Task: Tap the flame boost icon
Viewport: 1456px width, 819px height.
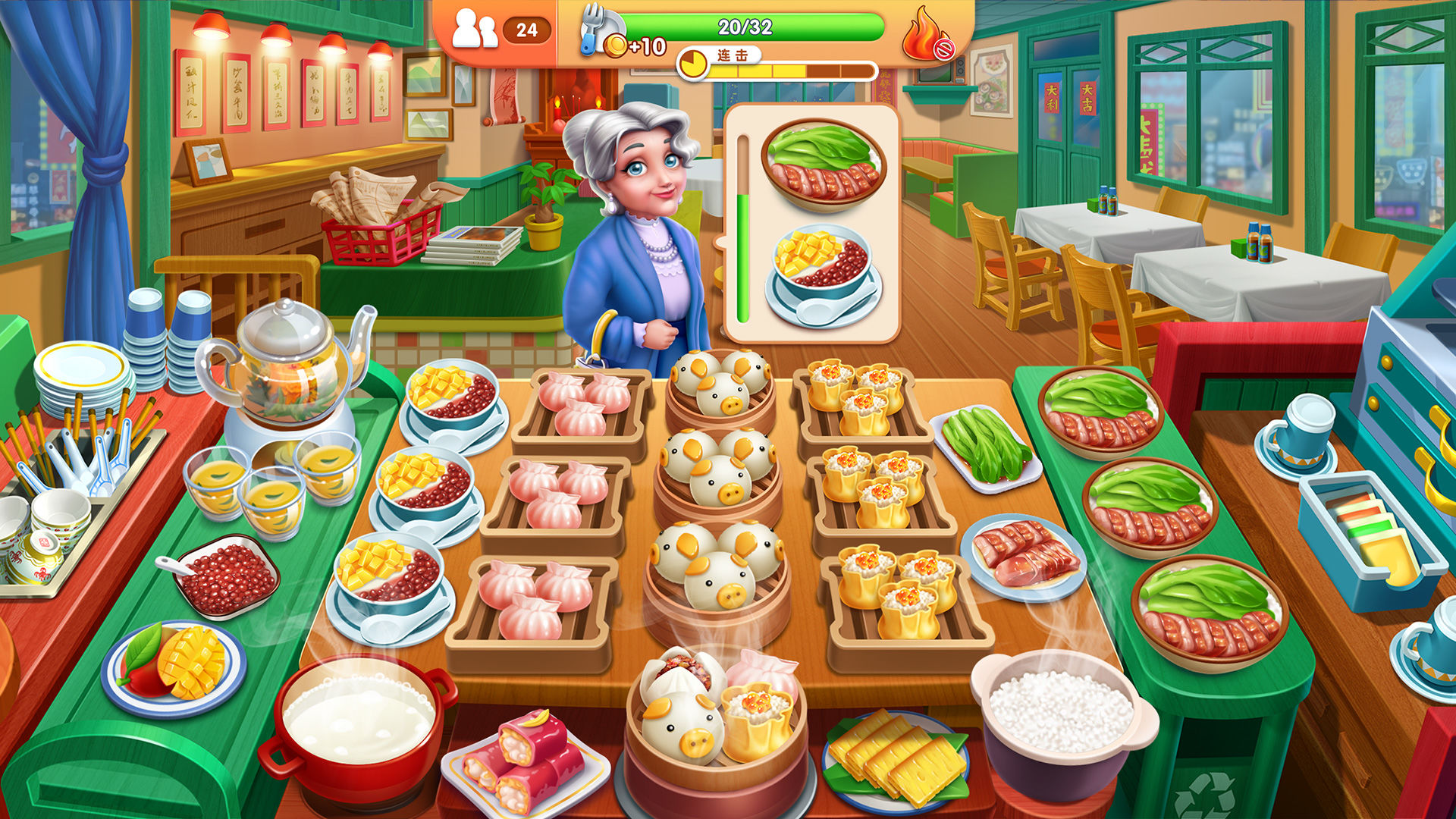Action: coord(921,34)
